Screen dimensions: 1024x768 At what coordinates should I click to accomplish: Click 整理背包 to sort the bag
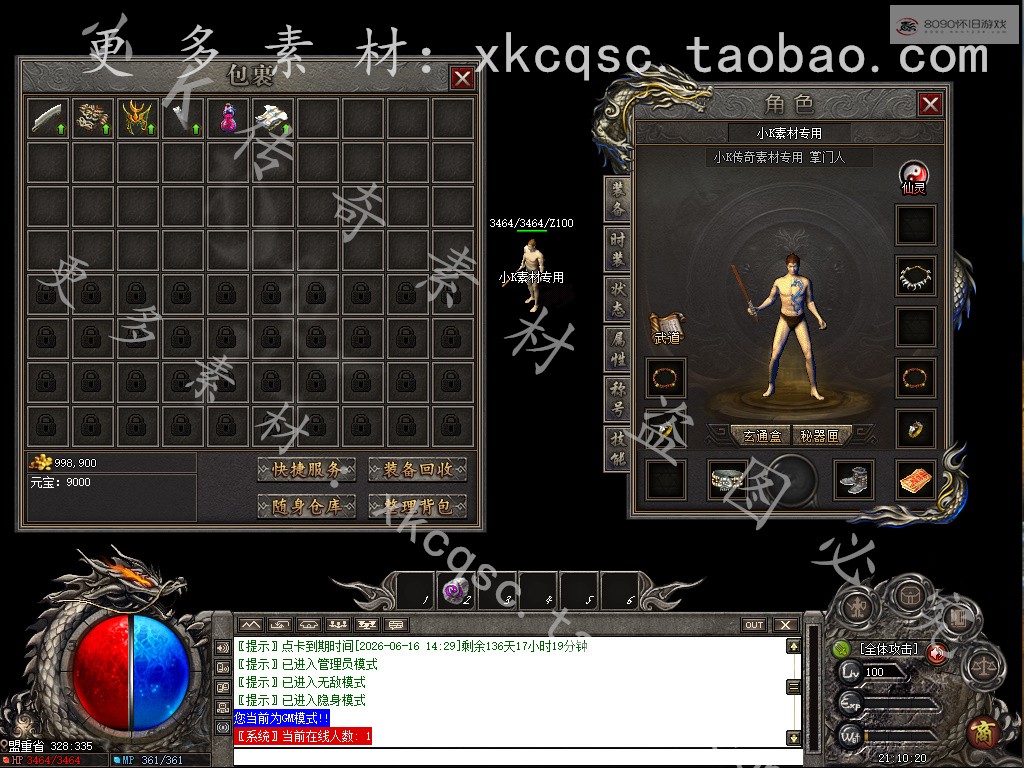pyautogui.click(x=417, y=506)
